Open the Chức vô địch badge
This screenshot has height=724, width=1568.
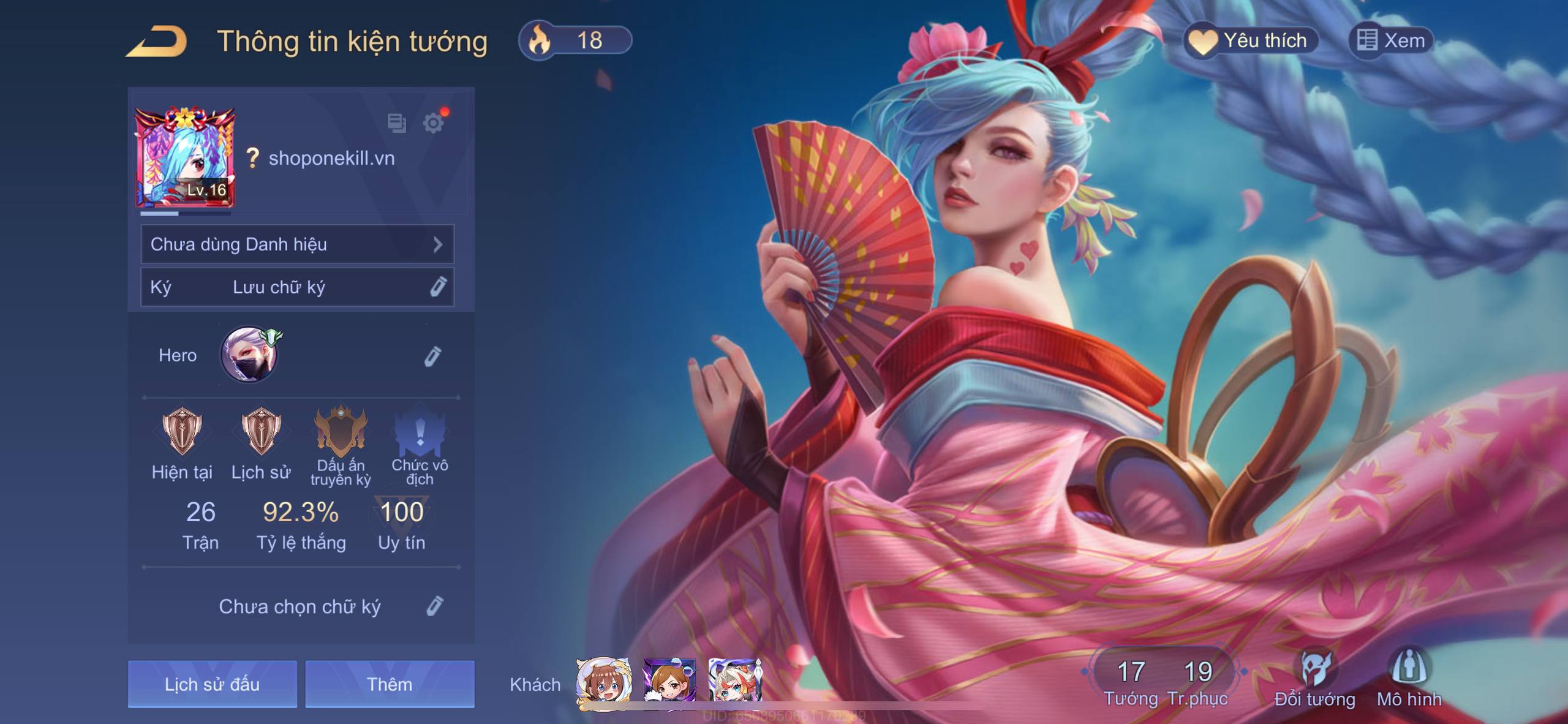420,432
